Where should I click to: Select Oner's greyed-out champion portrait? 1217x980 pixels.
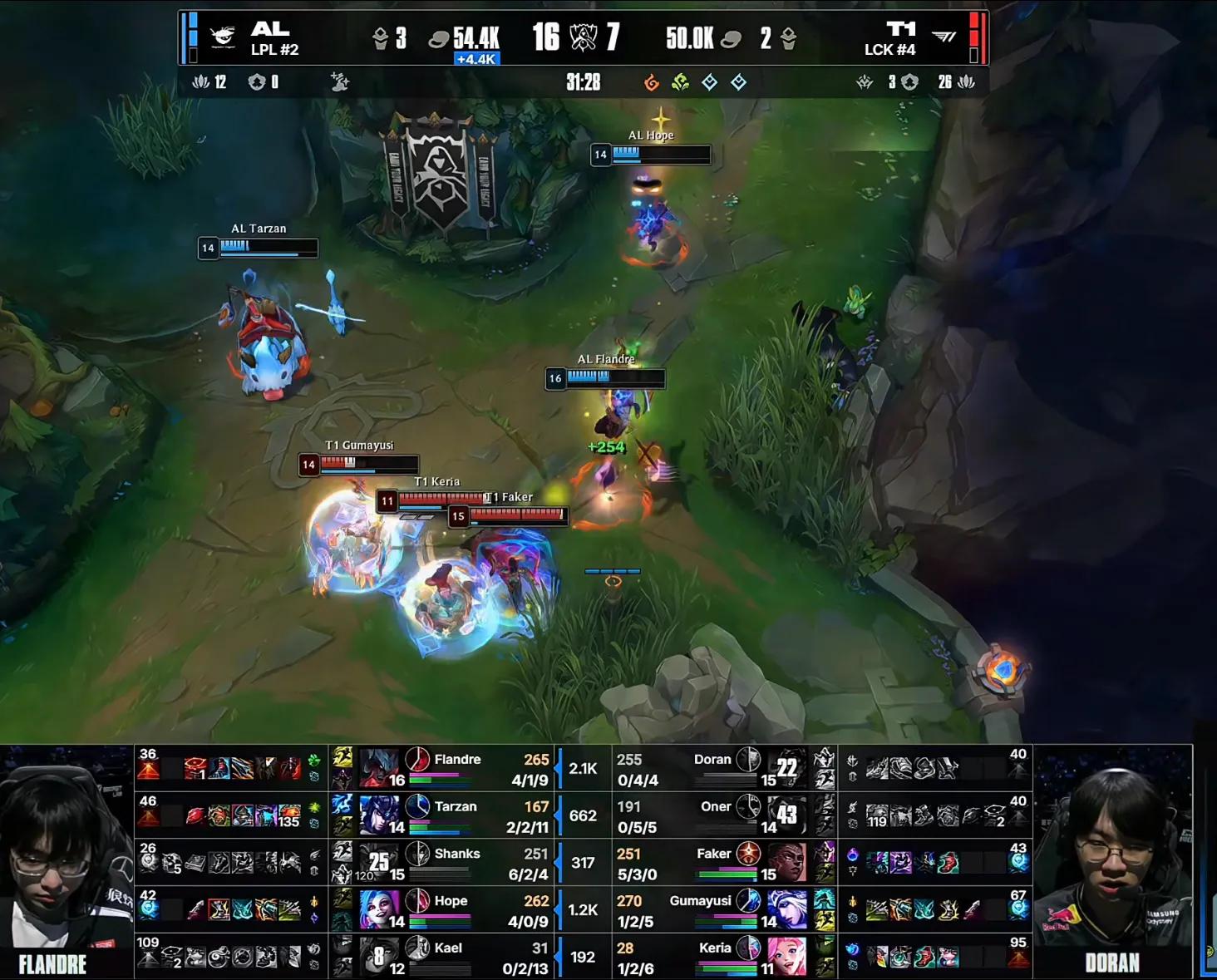[786, 815]
